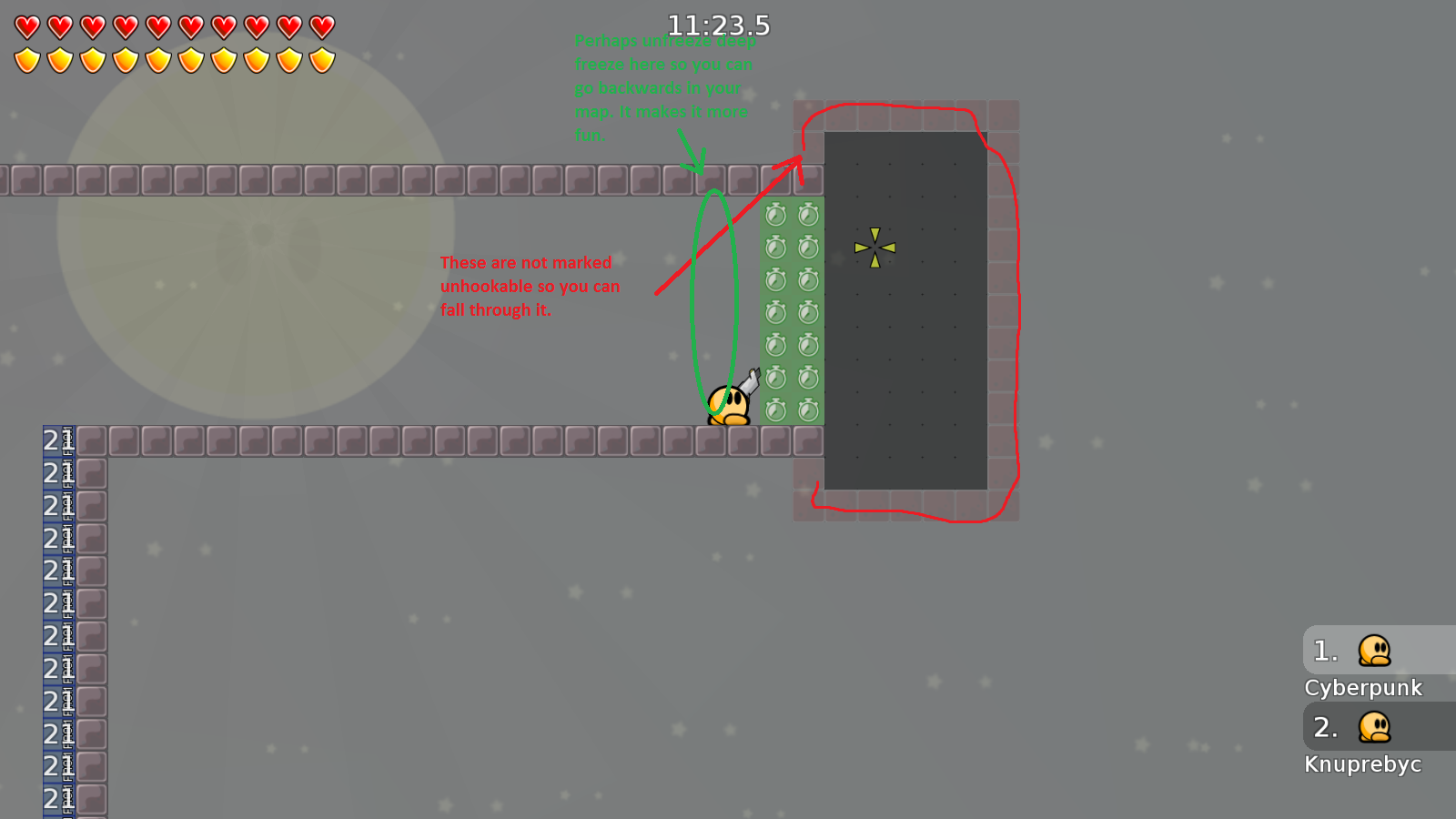Toggle the topmost '2' tile marker

click(50, 441)
